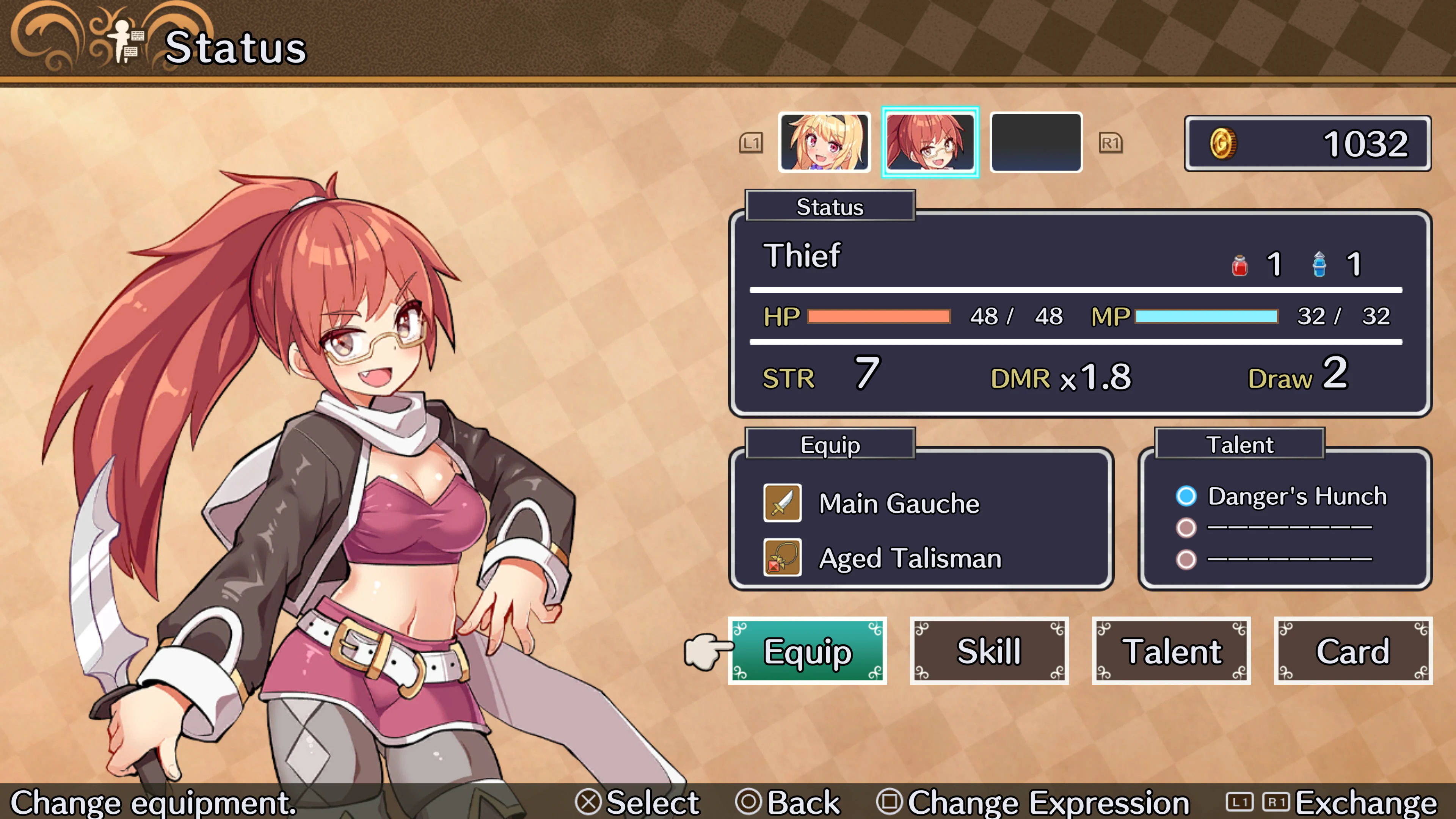Screen dimensions: 1456x819
Task: Click the orange HP bar
Action: click(879, 317)
